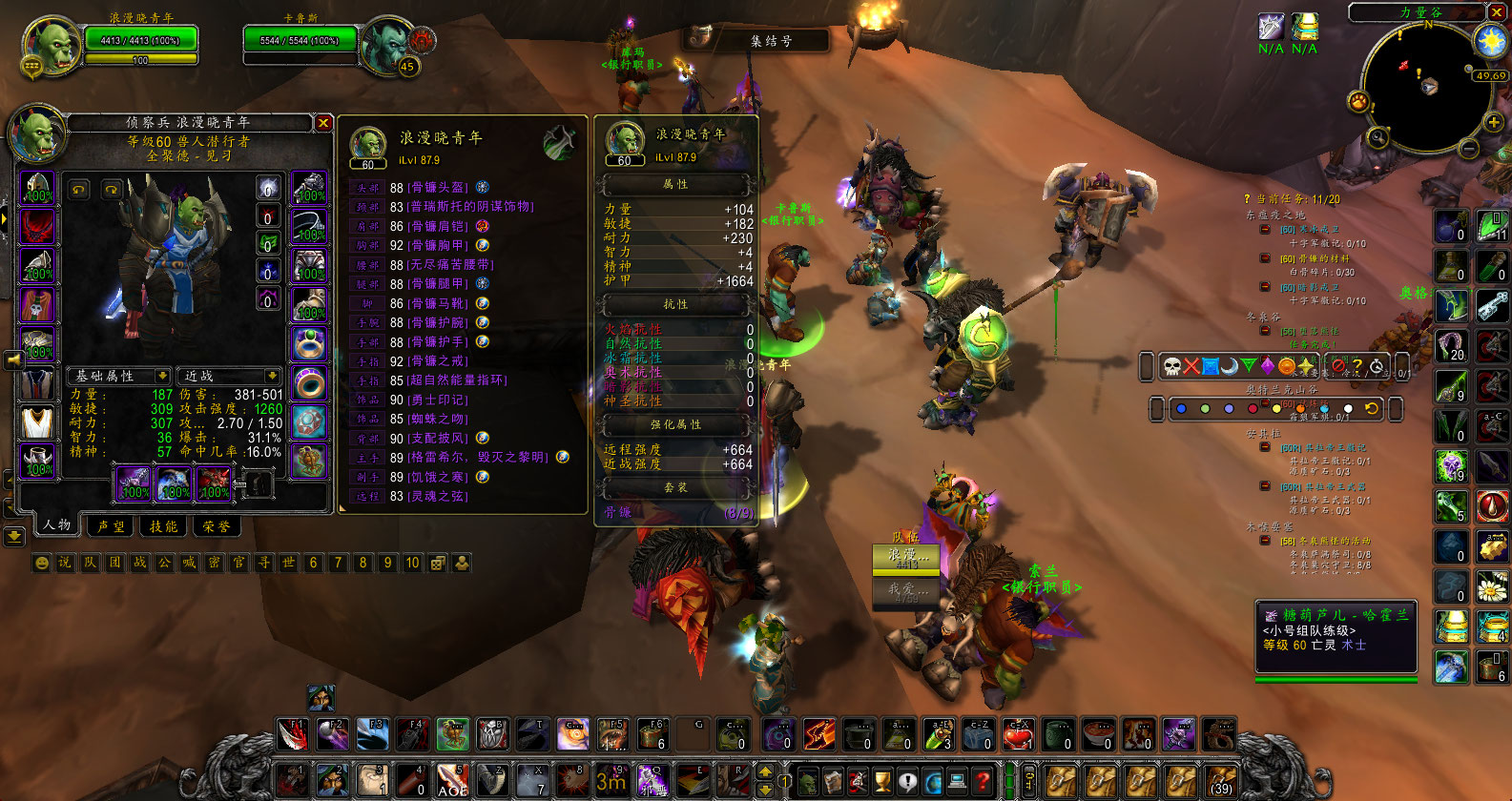Select the 说 say chat channel button
Screen dimensions: 1512x801
[x=65, y=563]
